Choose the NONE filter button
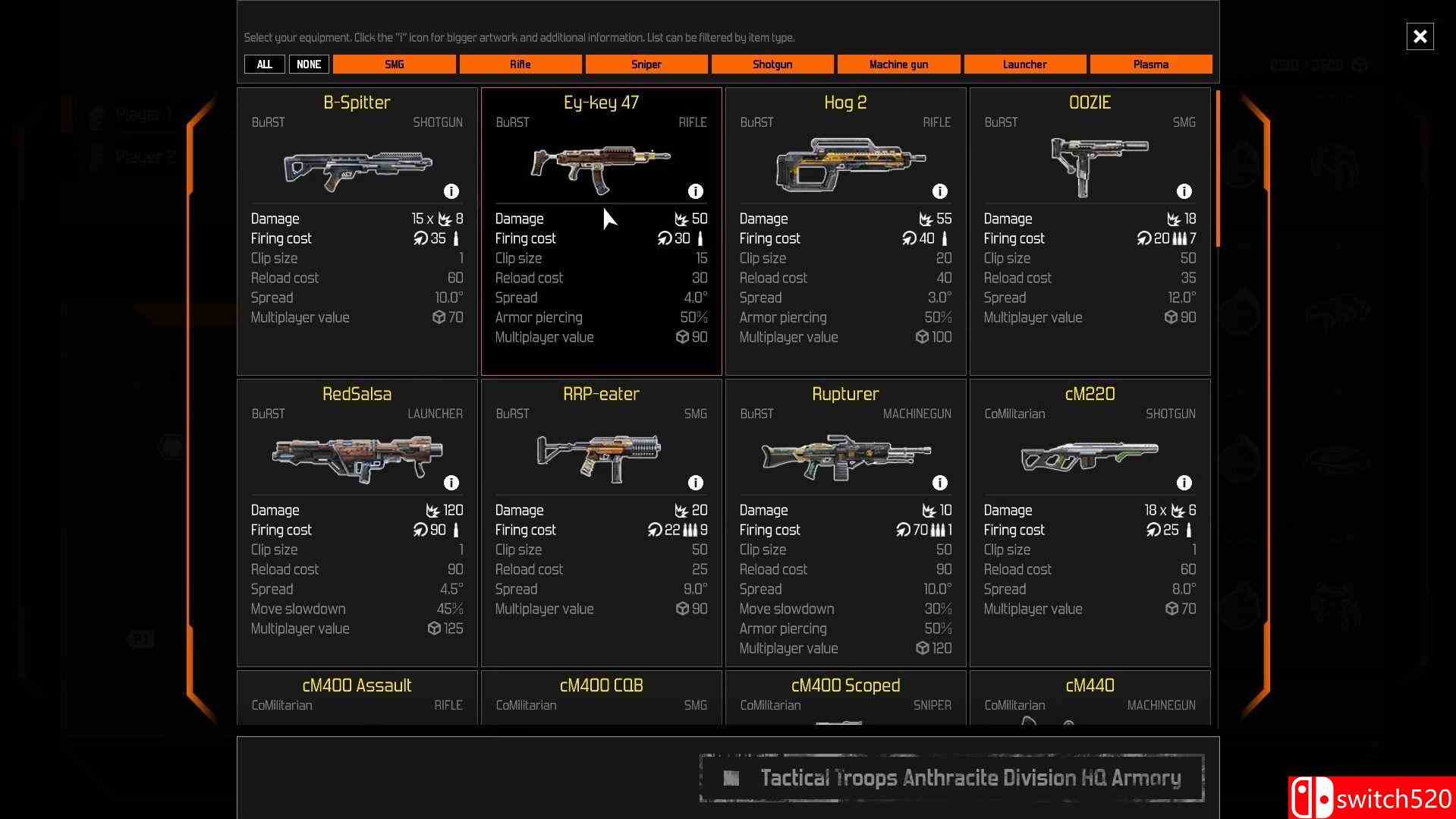 point(309,65)
